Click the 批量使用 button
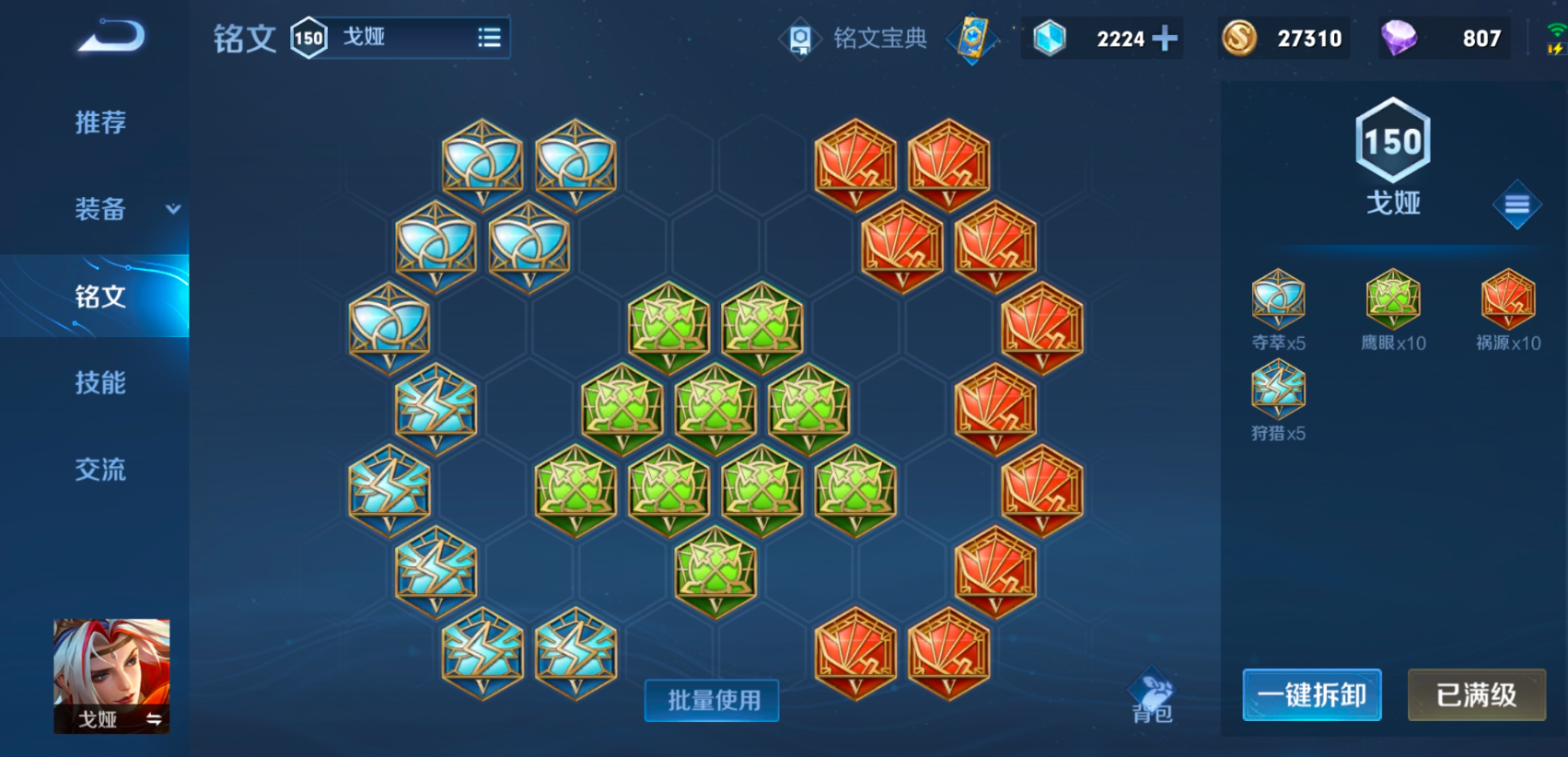Image resolution: width=1568 pixels, height=757 pixels. [713, 700]
